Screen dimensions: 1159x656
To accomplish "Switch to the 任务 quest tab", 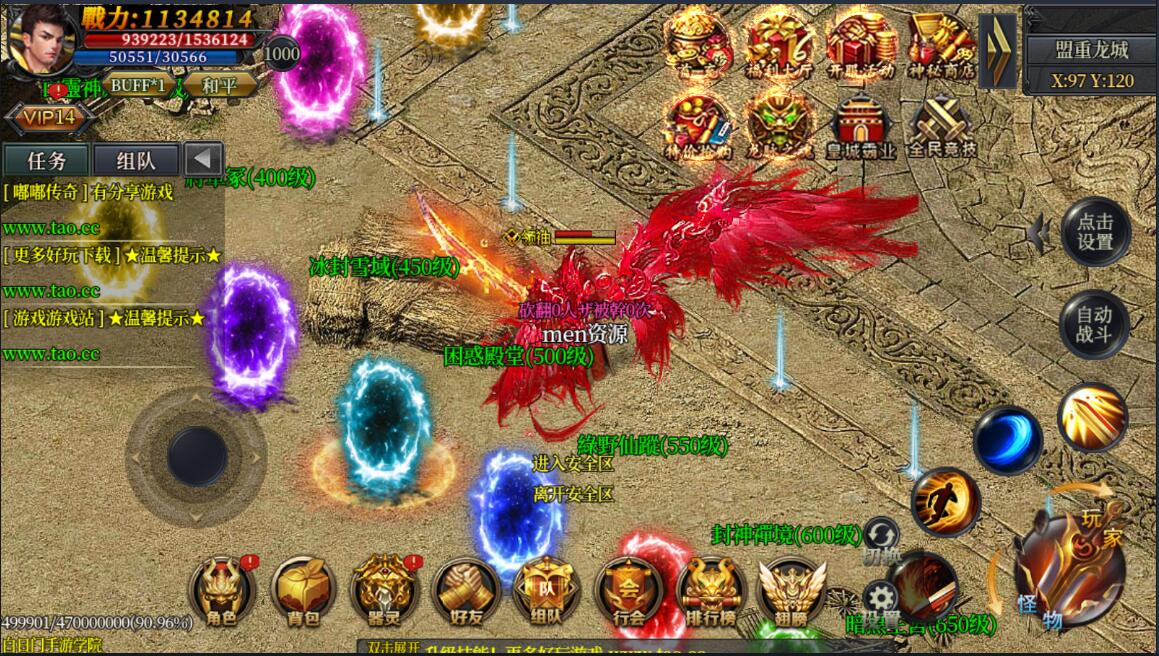I will [x=47, y=161].
